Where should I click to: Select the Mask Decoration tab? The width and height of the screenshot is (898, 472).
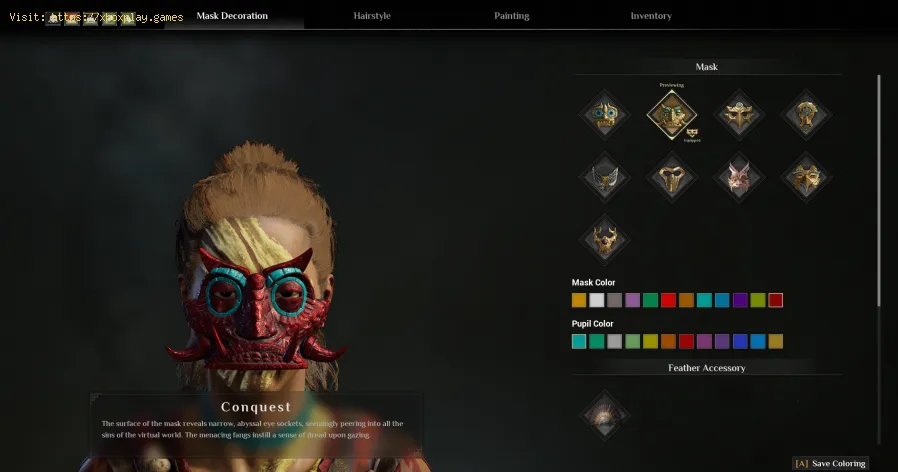click(232, 16)
